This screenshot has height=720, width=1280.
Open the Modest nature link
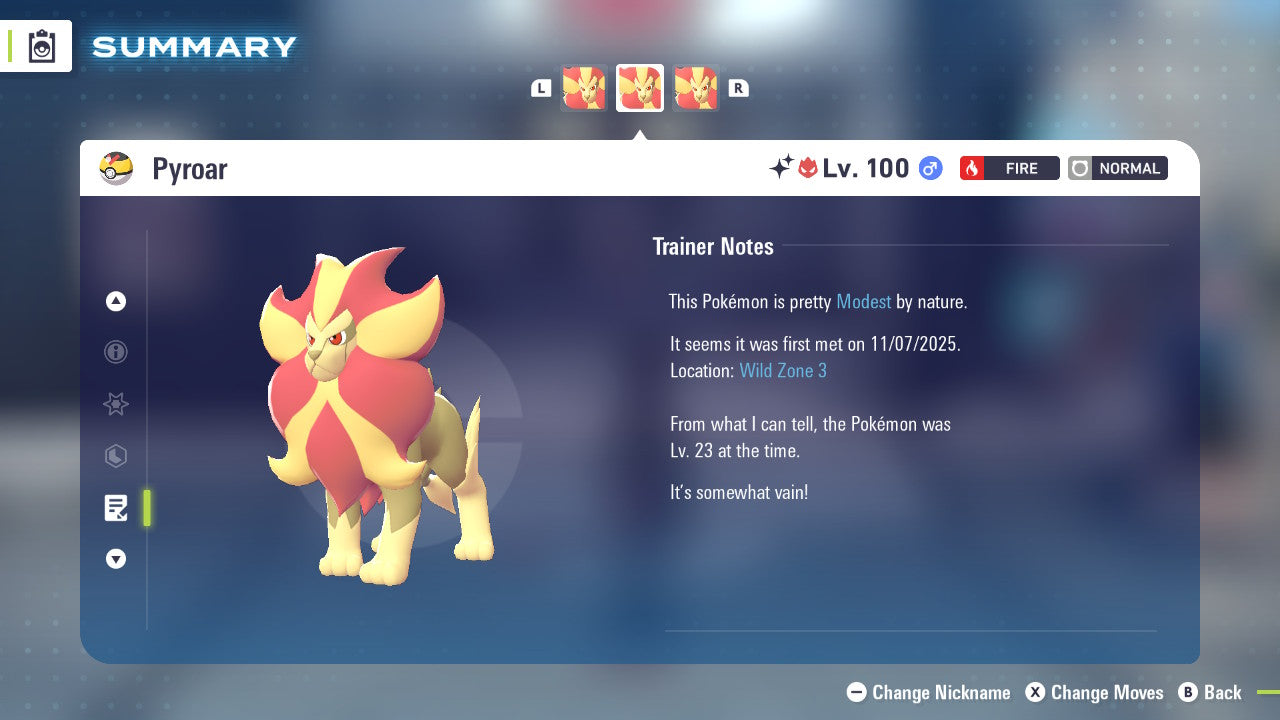pos(863,301)
